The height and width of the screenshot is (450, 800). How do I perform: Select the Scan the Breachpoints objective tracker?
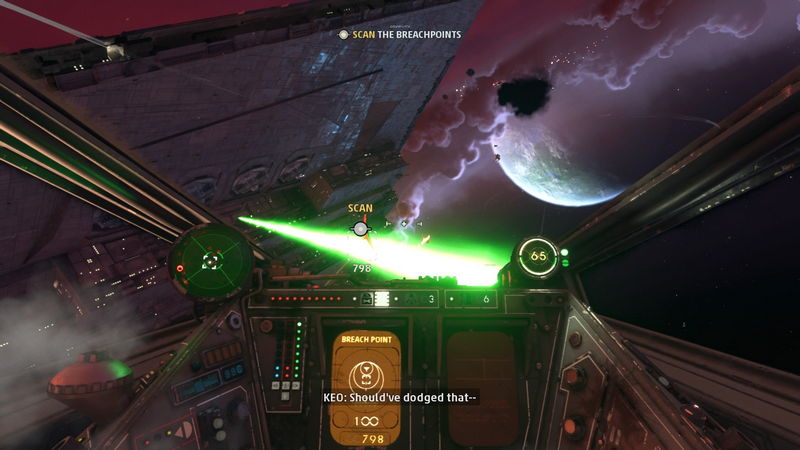coord(400,34)
